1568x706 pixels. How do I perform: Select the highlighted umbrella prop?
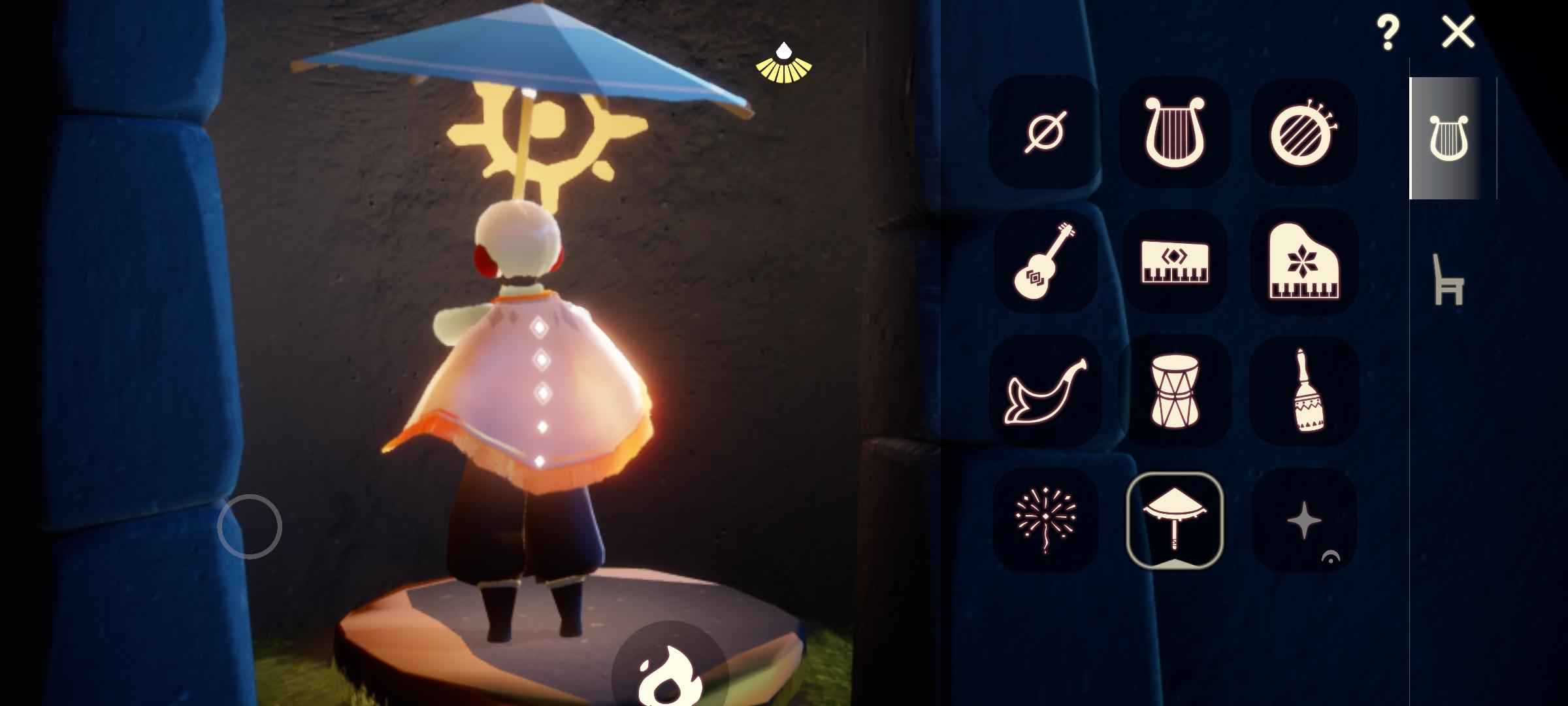pos(1174,520)
